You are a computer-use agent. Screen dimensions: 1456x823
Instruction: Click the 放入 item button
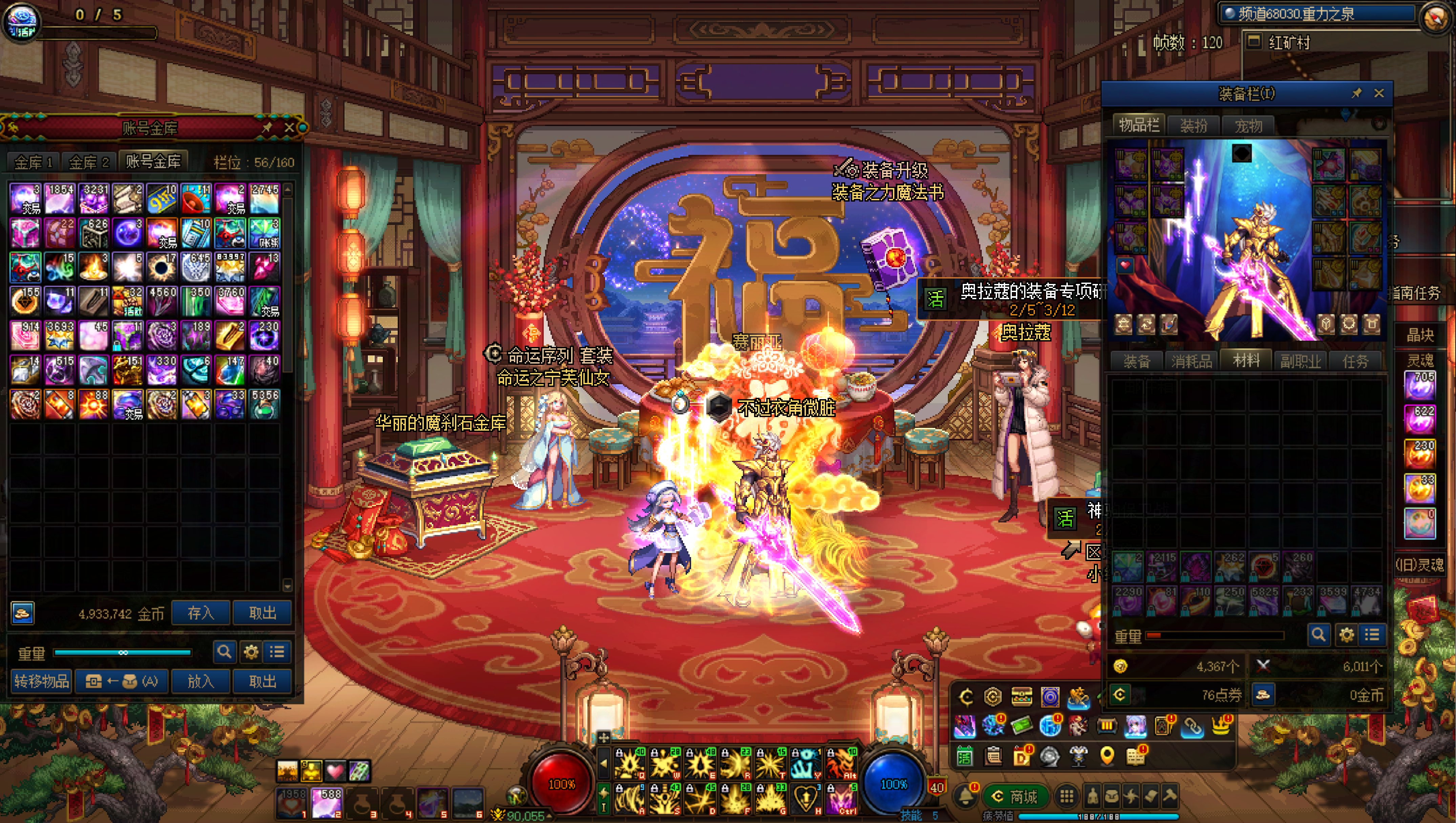(x=201, y=681)
